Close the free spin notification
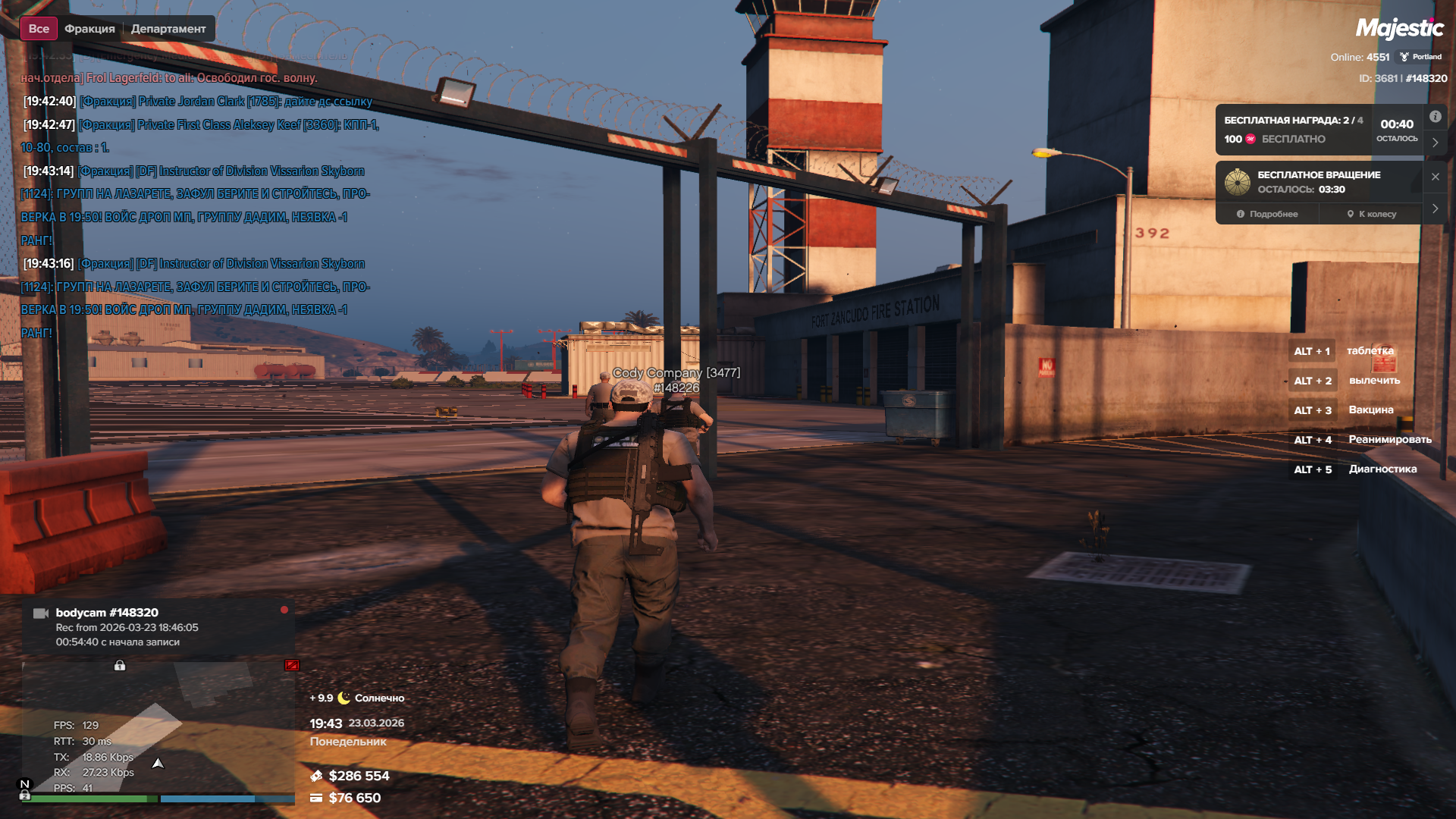Screen dimensions: 1456x819 (1436, 177)
